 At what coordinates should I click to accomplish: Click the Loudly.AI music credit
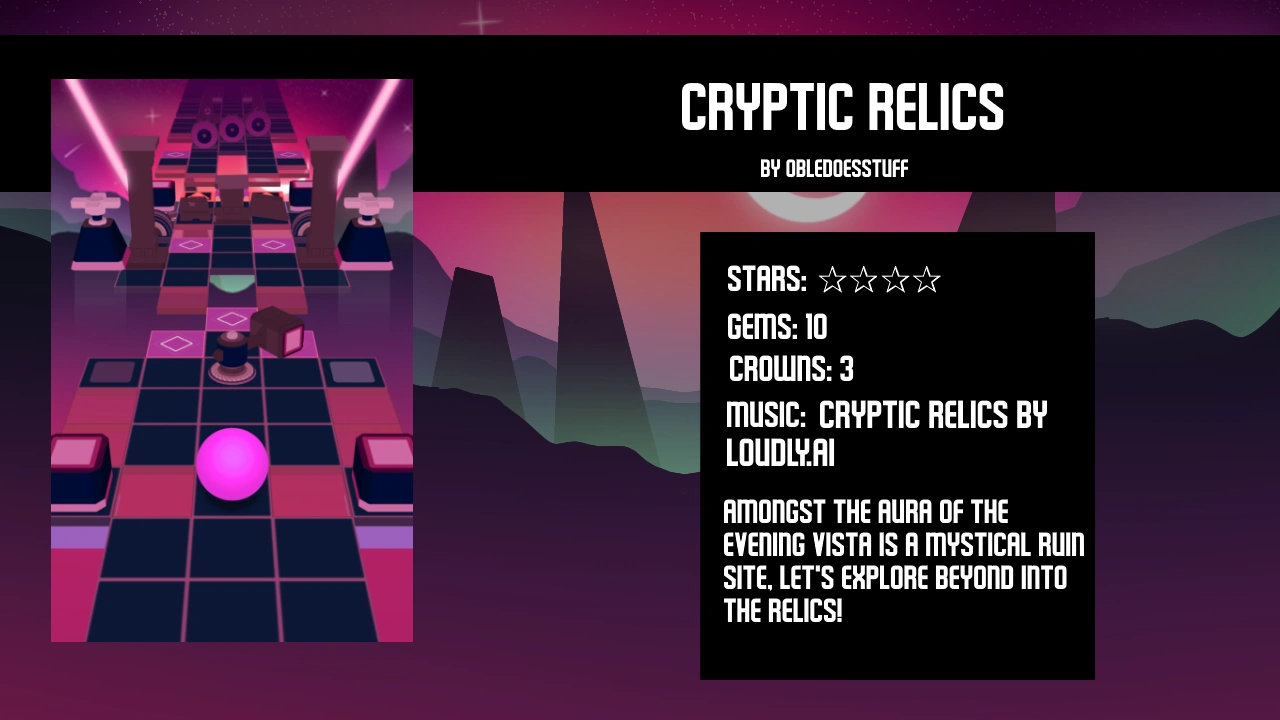779,453
